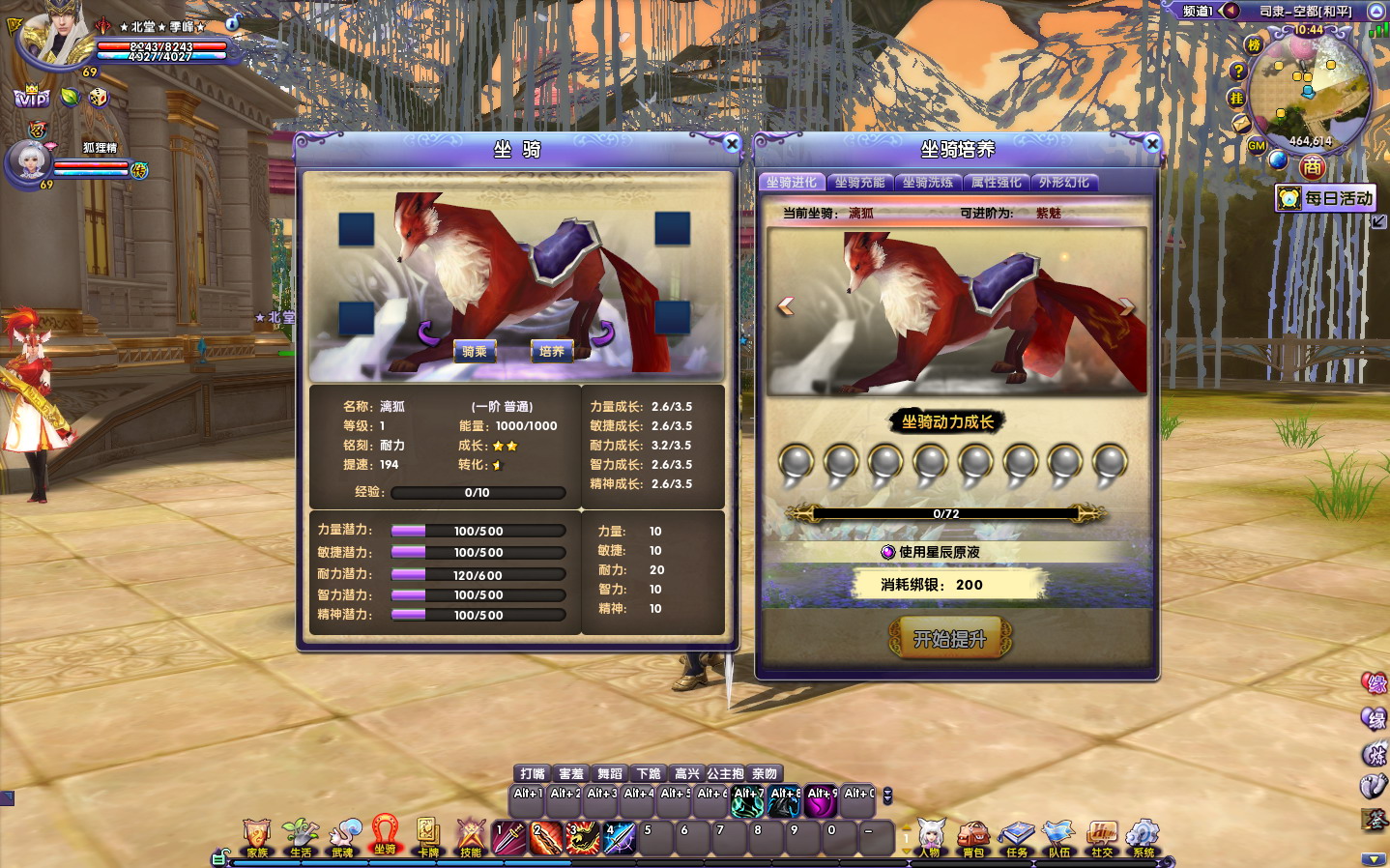Screen dimensions: 1390x868
Task: Show the 外形幻化 tab
Action: [x=1063, y=183]
